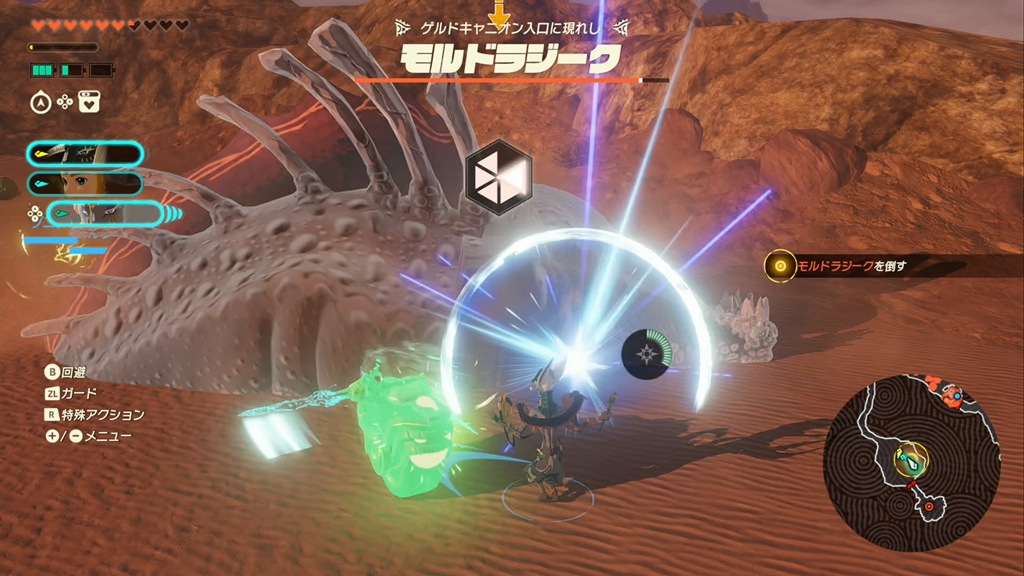
Task: Click the red target marker on the minimap
Action: (931, 507)
